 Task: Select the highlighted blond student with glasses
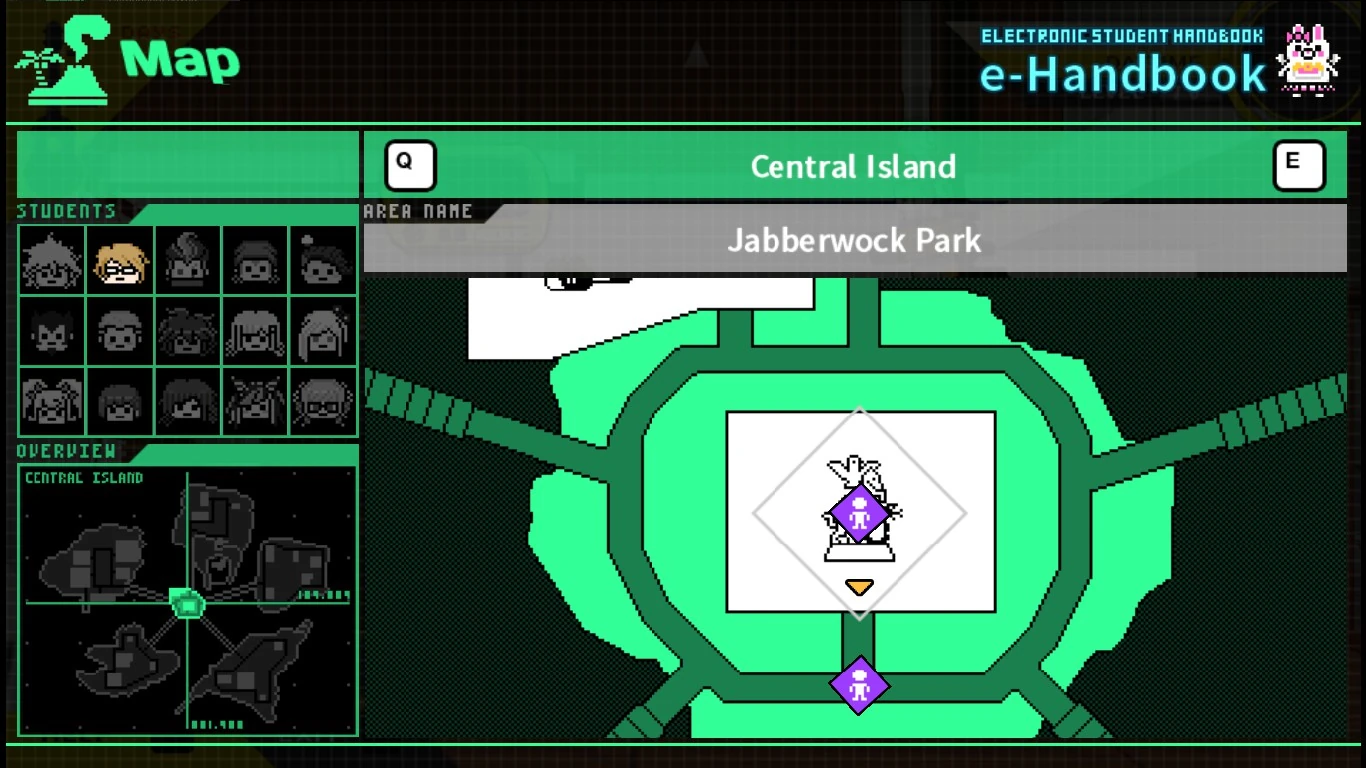120,260
